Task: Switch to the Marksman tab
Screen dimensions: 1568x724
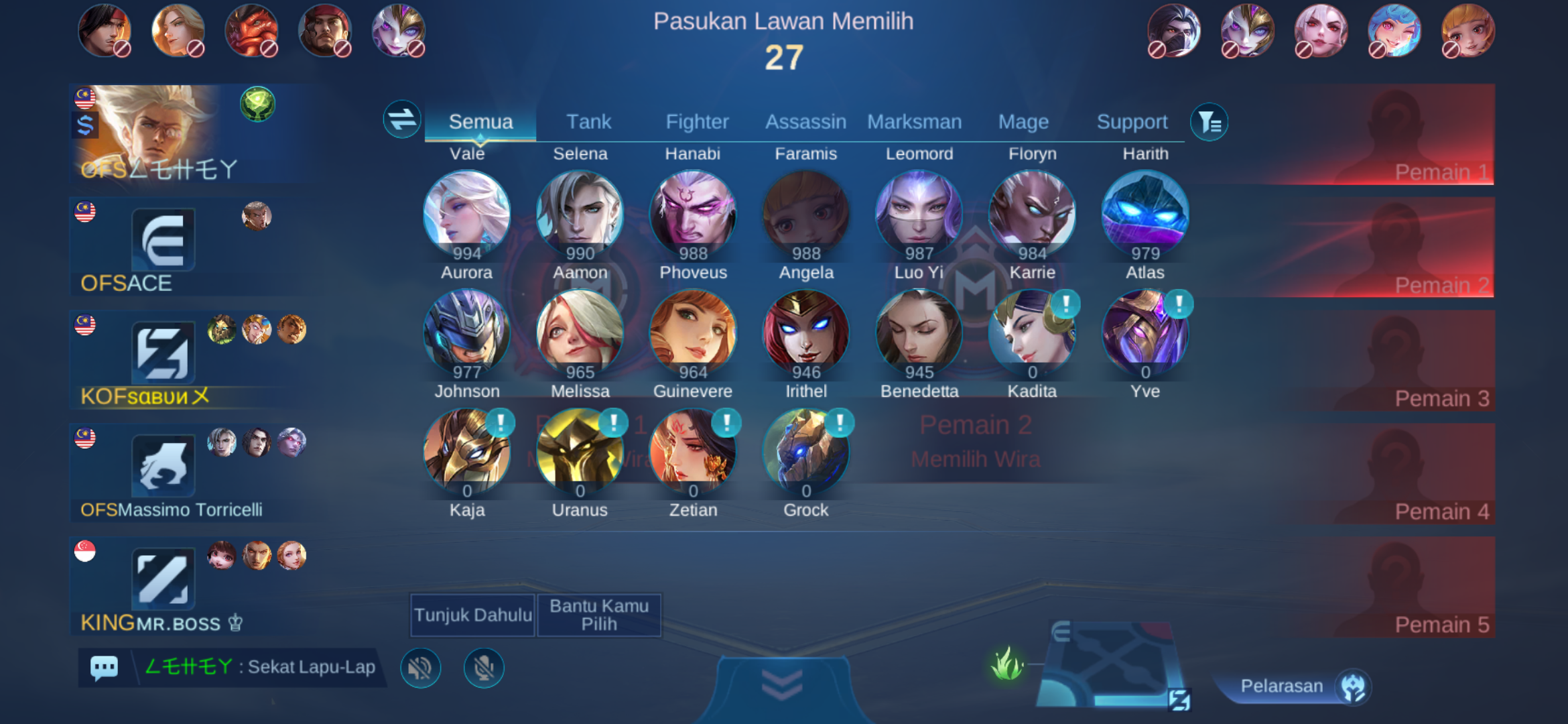Action: point(915,121)
